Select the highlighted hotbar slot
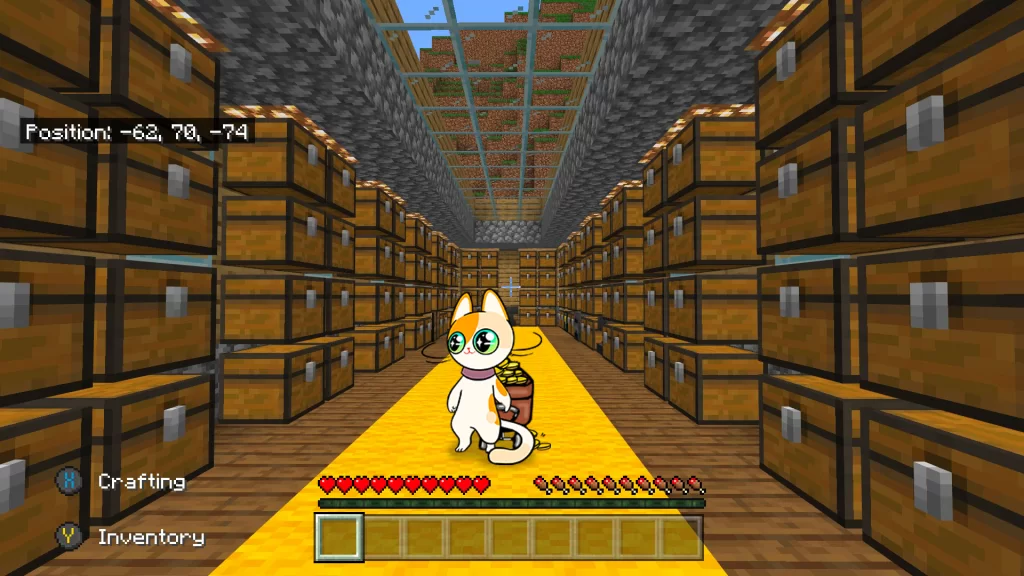This screenshot has width=1024, height=576. pyautogui.click(x=339, y=537)
